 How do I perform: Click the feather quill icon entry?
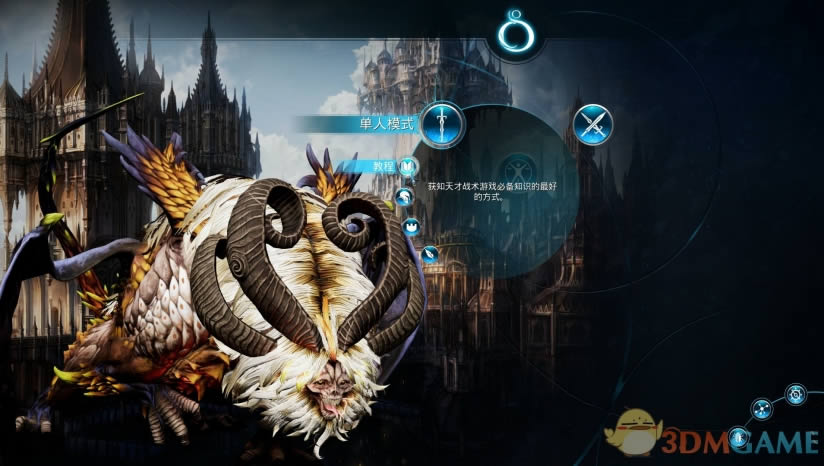pyautogui.click(x=430, y=254)
